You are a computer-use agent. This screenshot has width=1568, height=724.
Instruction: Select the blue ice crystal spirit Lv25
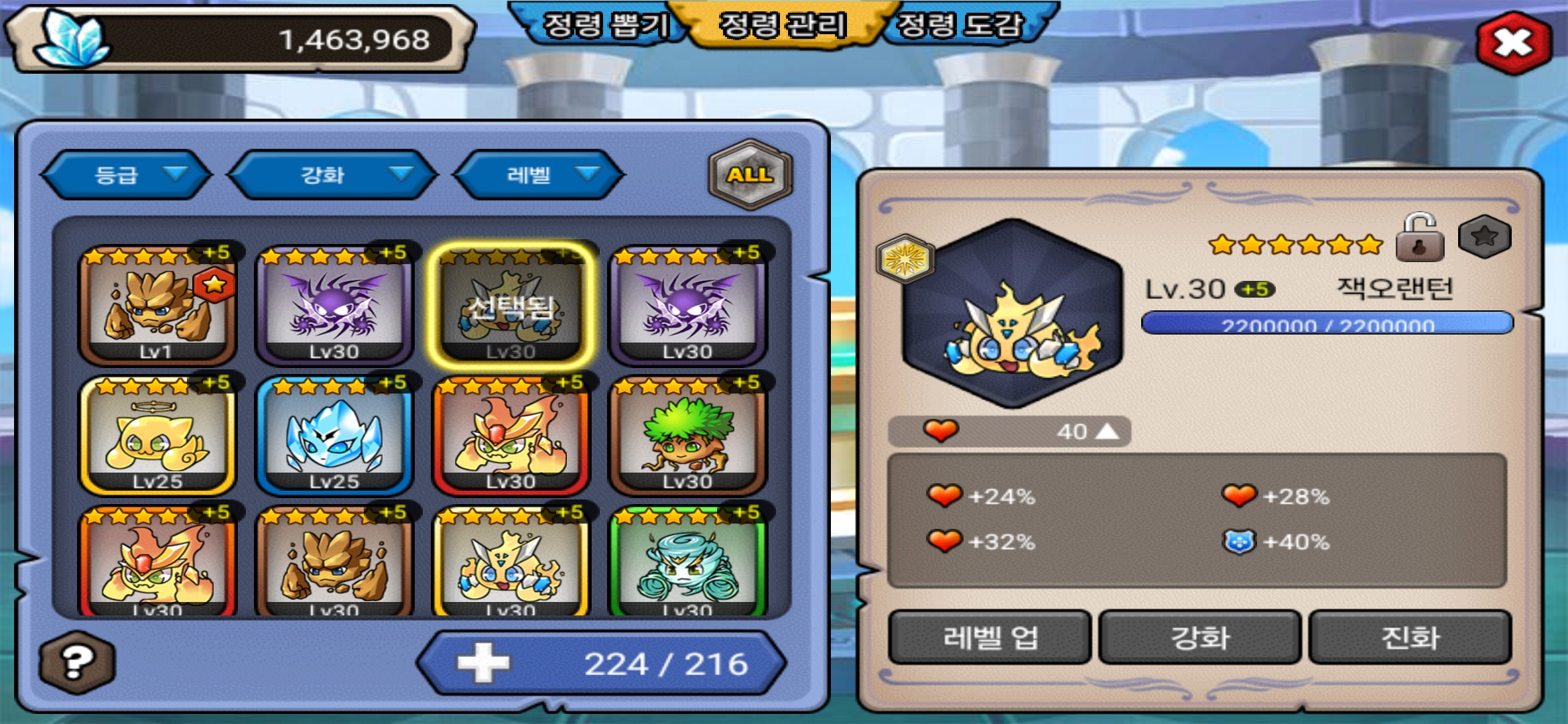(x=334, y=436)
